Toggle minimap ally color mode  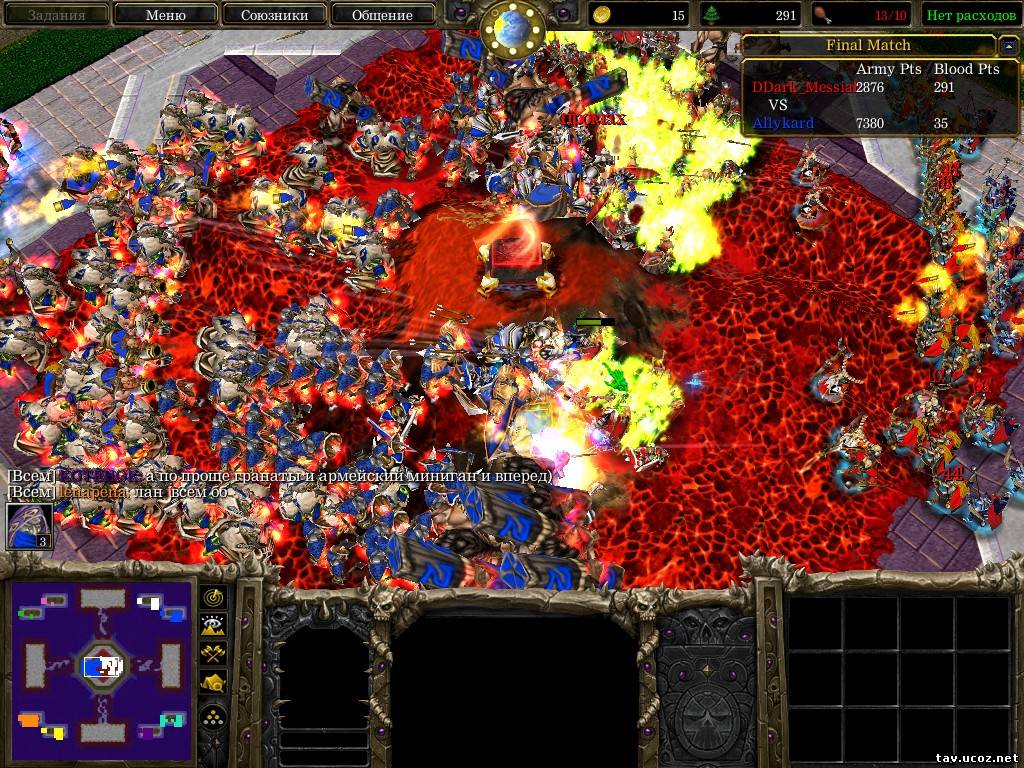click(x=214, y=653)
